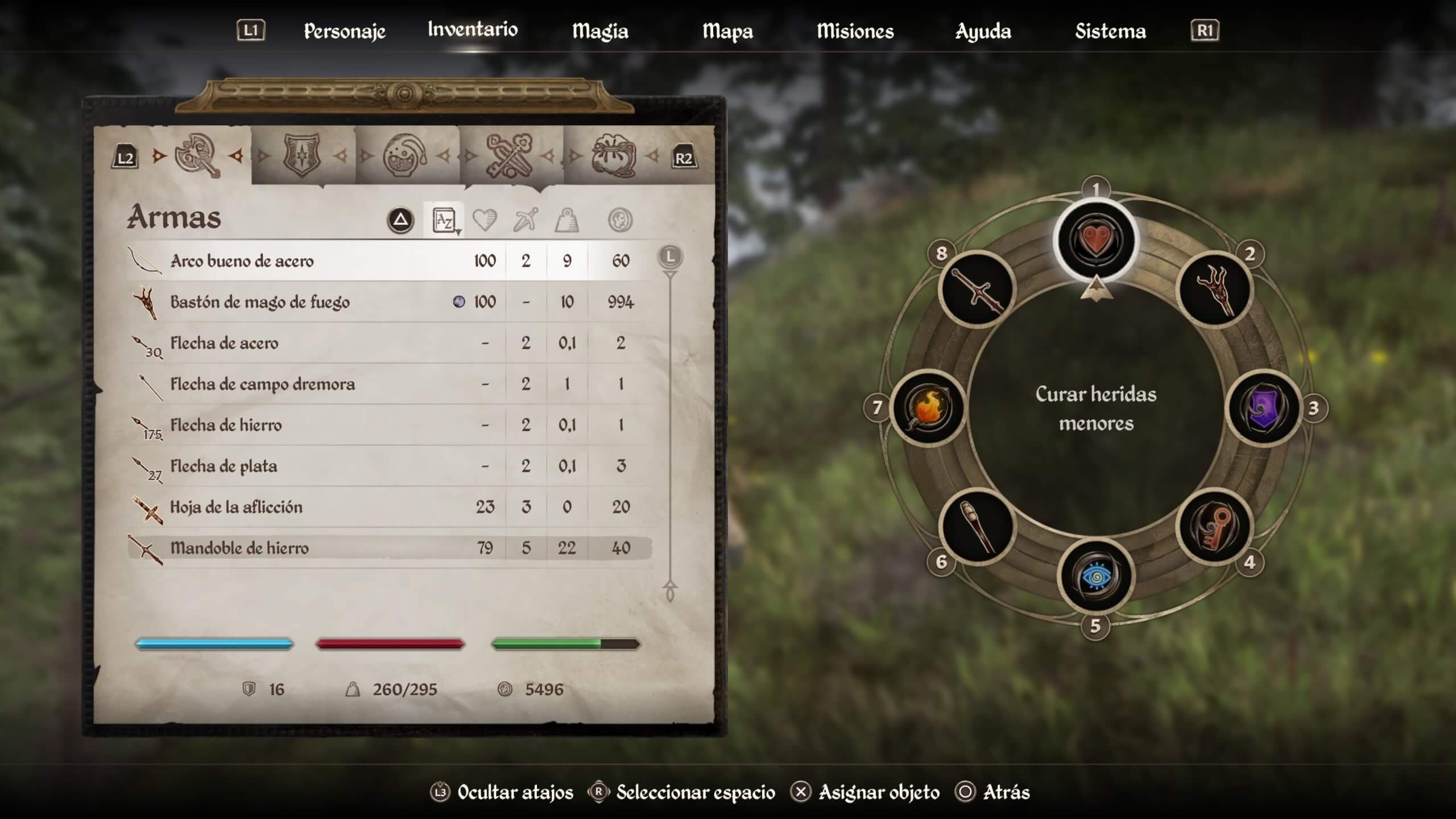Select the armor shield category tab
Screen dimensions: 1456x819
pyautogui.click(x=301, y=155)
